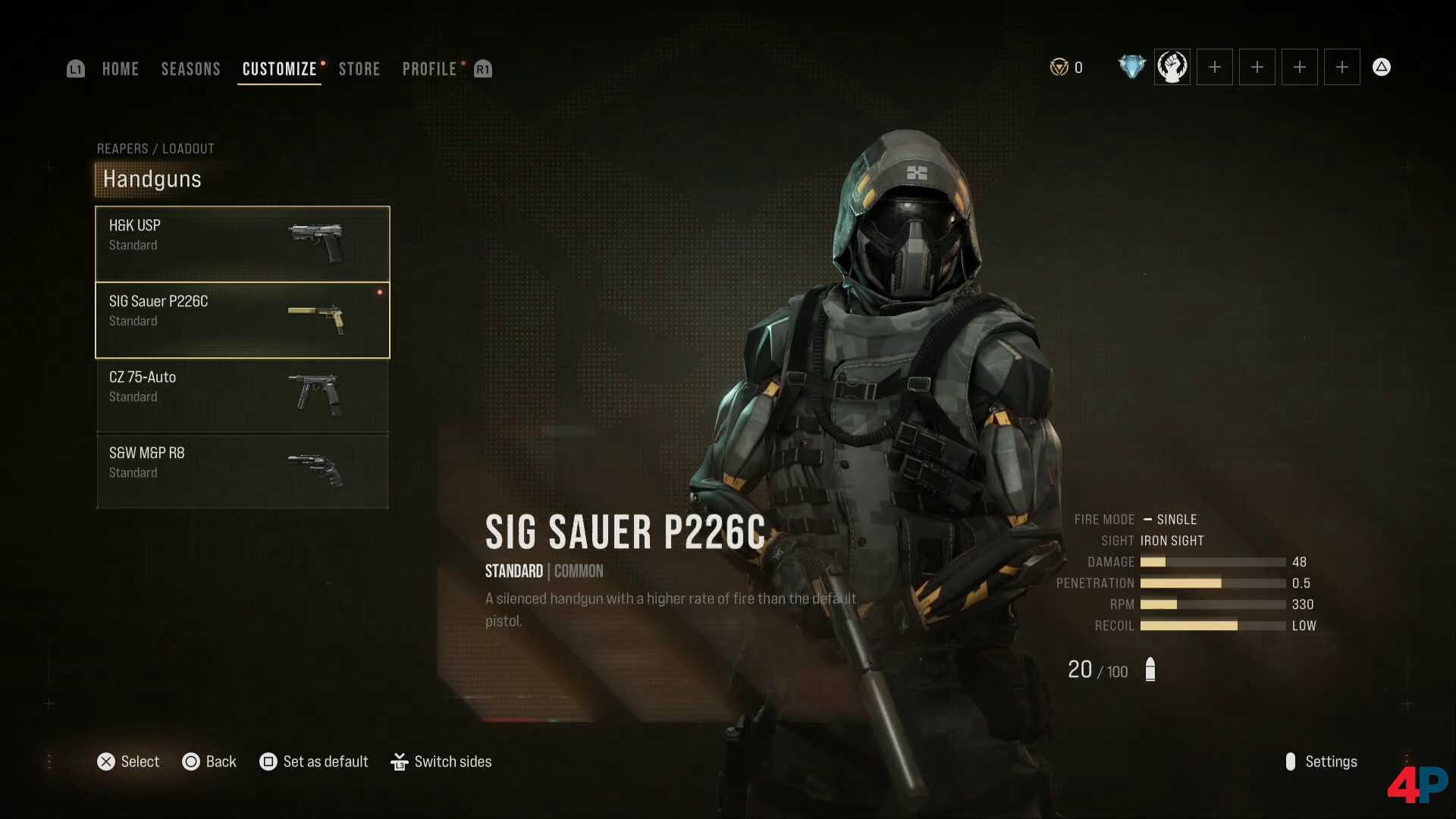Switch to the HOME tab
This screenshot has height=819, width=1456.
pyautogui.click(x=120, y=69)
